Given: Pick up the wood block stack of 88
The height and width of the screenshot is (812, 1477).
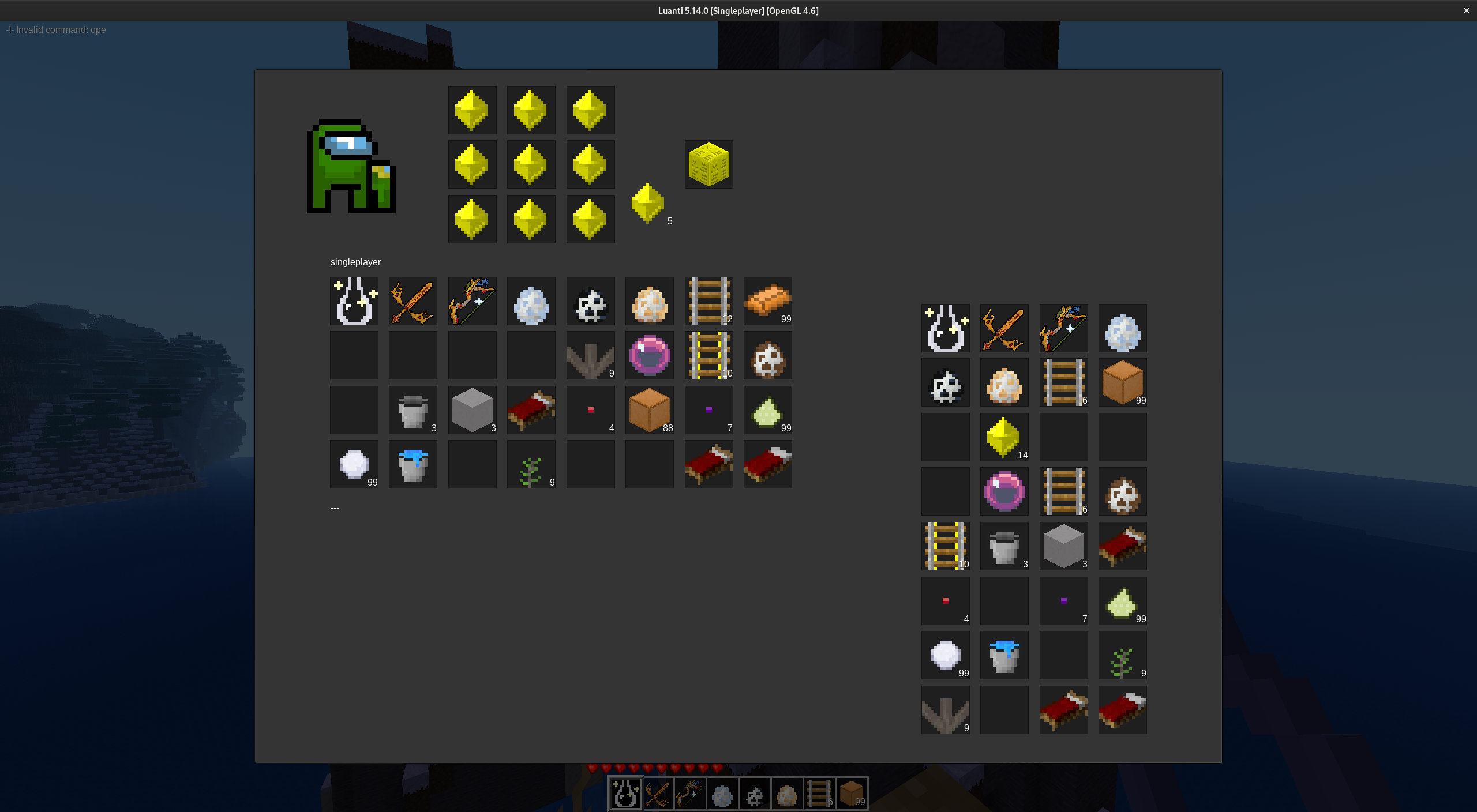Looking at the screenshot, I should coord(649,410).
